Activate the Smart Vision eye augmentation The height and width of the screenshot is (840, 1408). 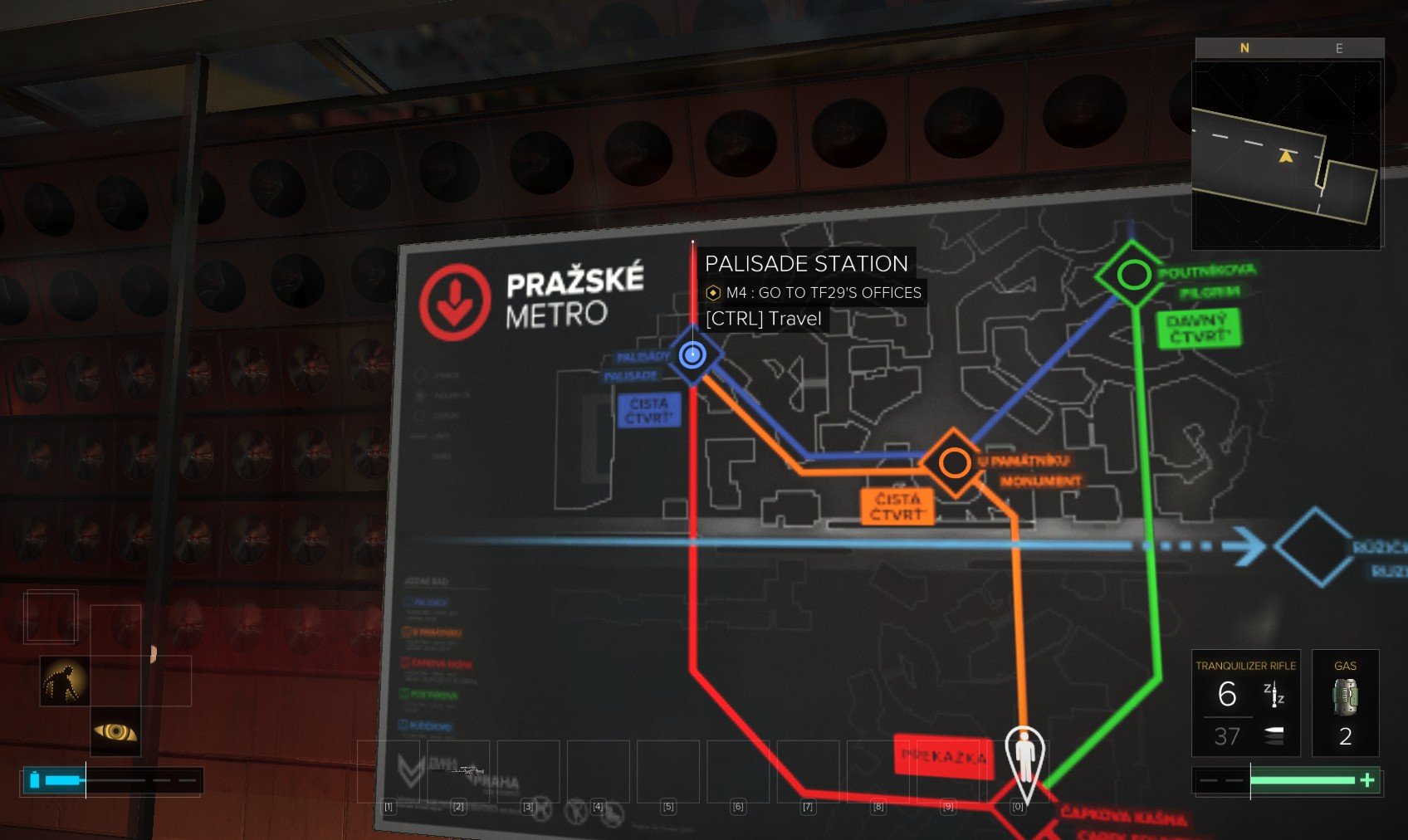coord(115,731)
